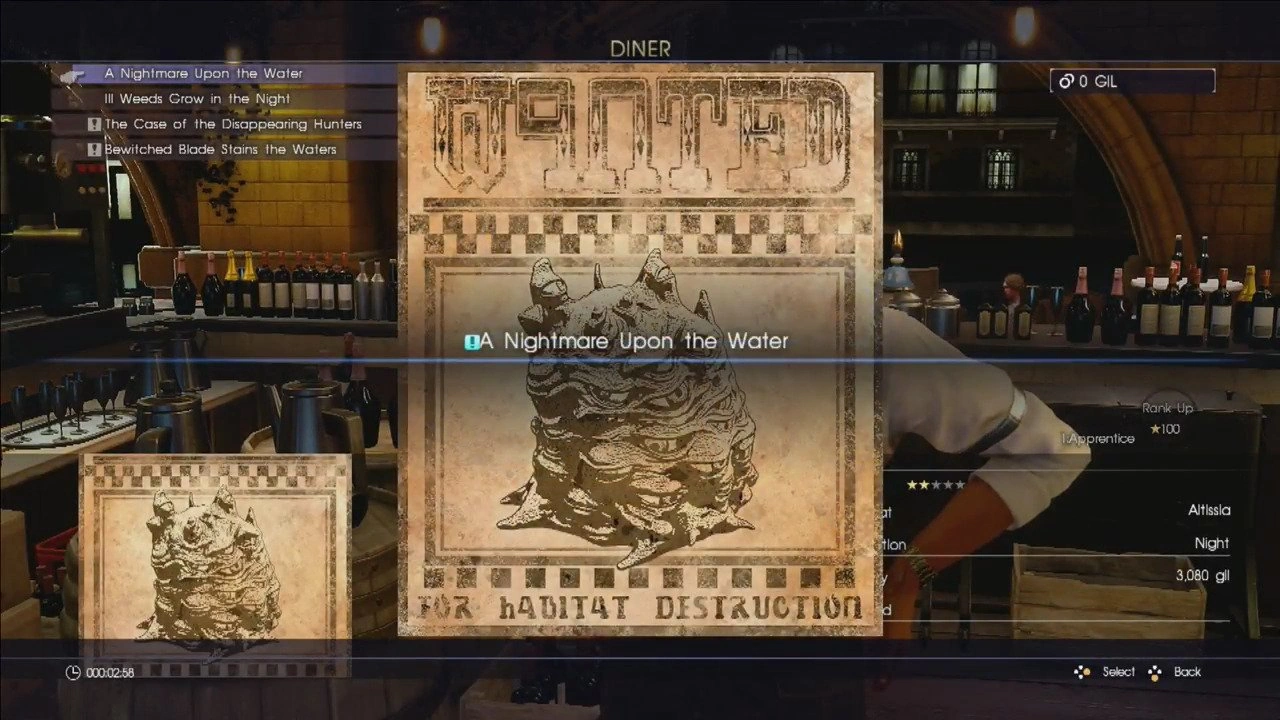Screen dimensions: 1280x720
Task: Select the hunt 'Ill Weeds Grow in the Night'
Action: (197, 98)
